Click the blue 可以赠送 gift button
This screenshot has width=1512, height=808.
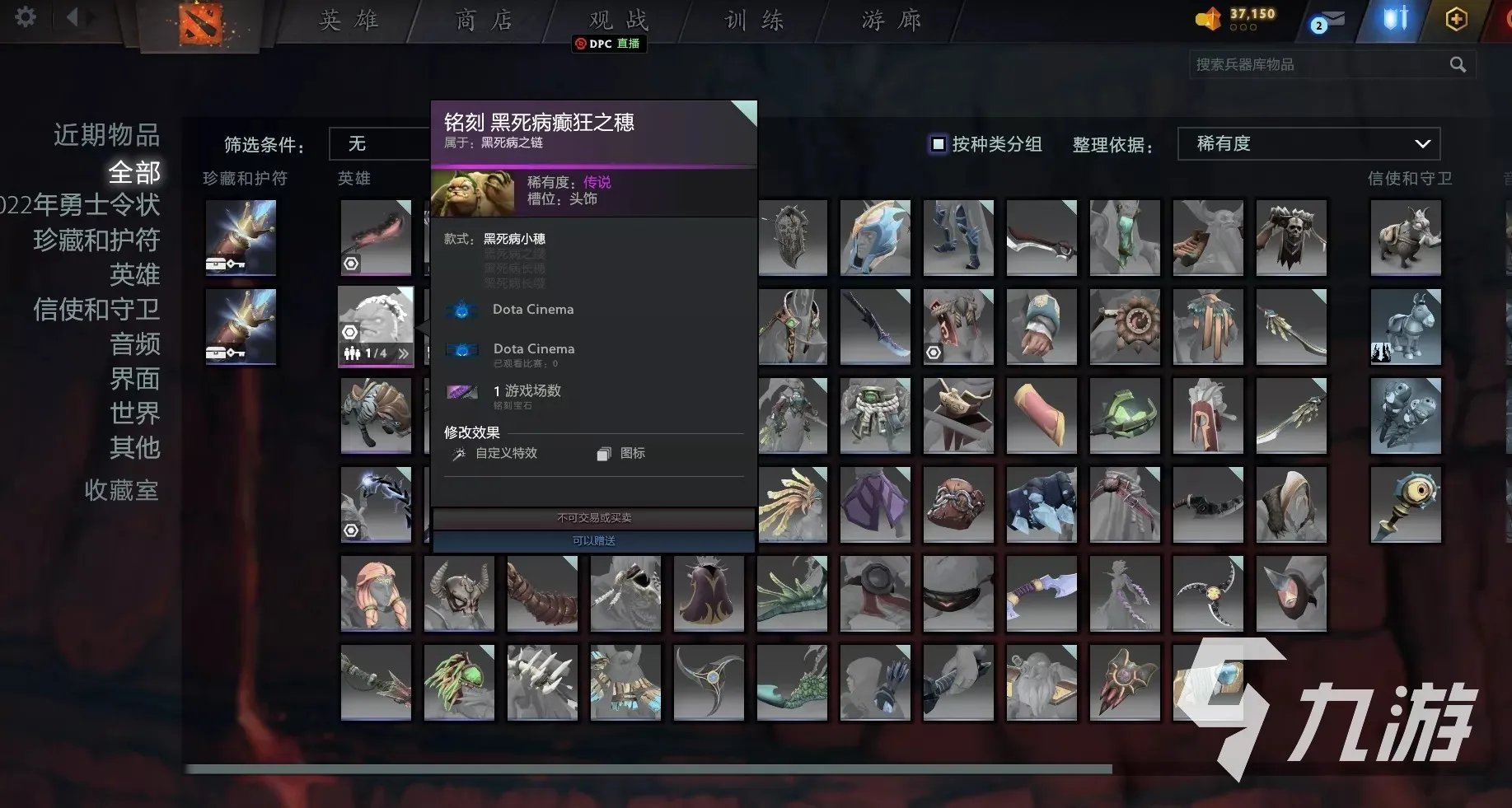[x=592, y=541]
